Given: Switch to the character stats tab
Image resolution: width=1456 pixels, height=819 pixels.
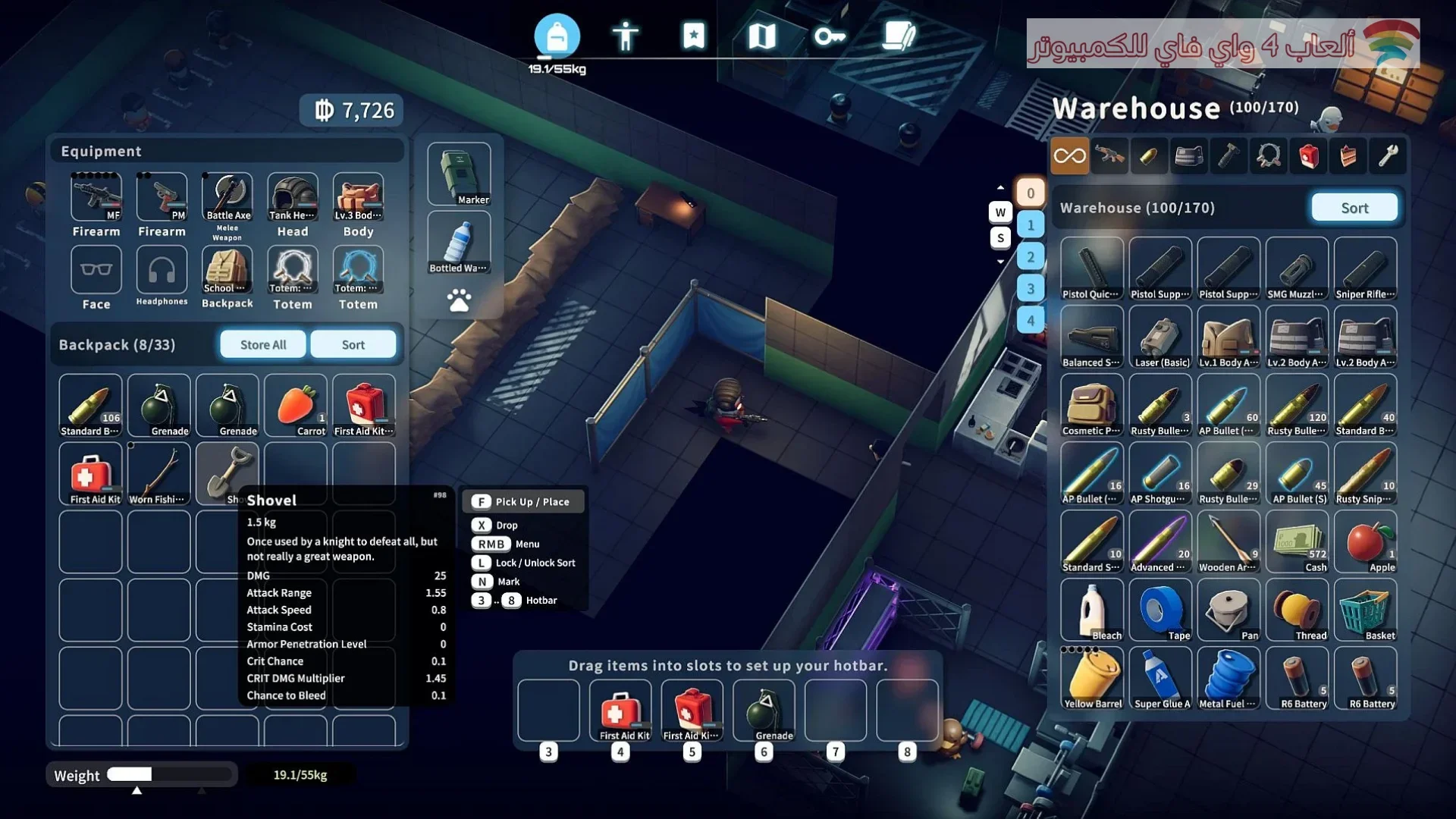Looking at the screenshot, I should pyautogui.click(x=626, y=36).
